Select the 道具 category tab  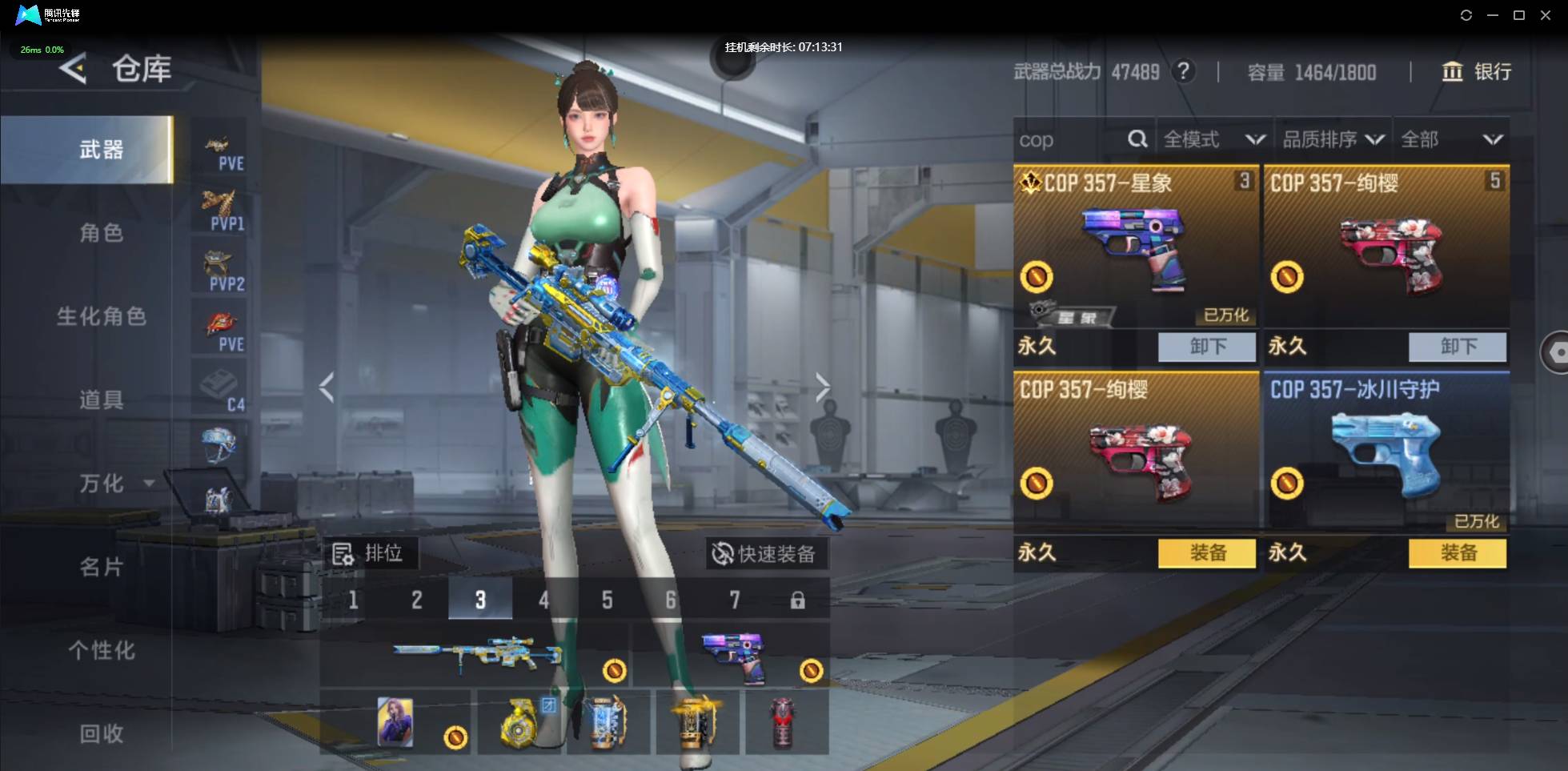click(x=101, y=400)
